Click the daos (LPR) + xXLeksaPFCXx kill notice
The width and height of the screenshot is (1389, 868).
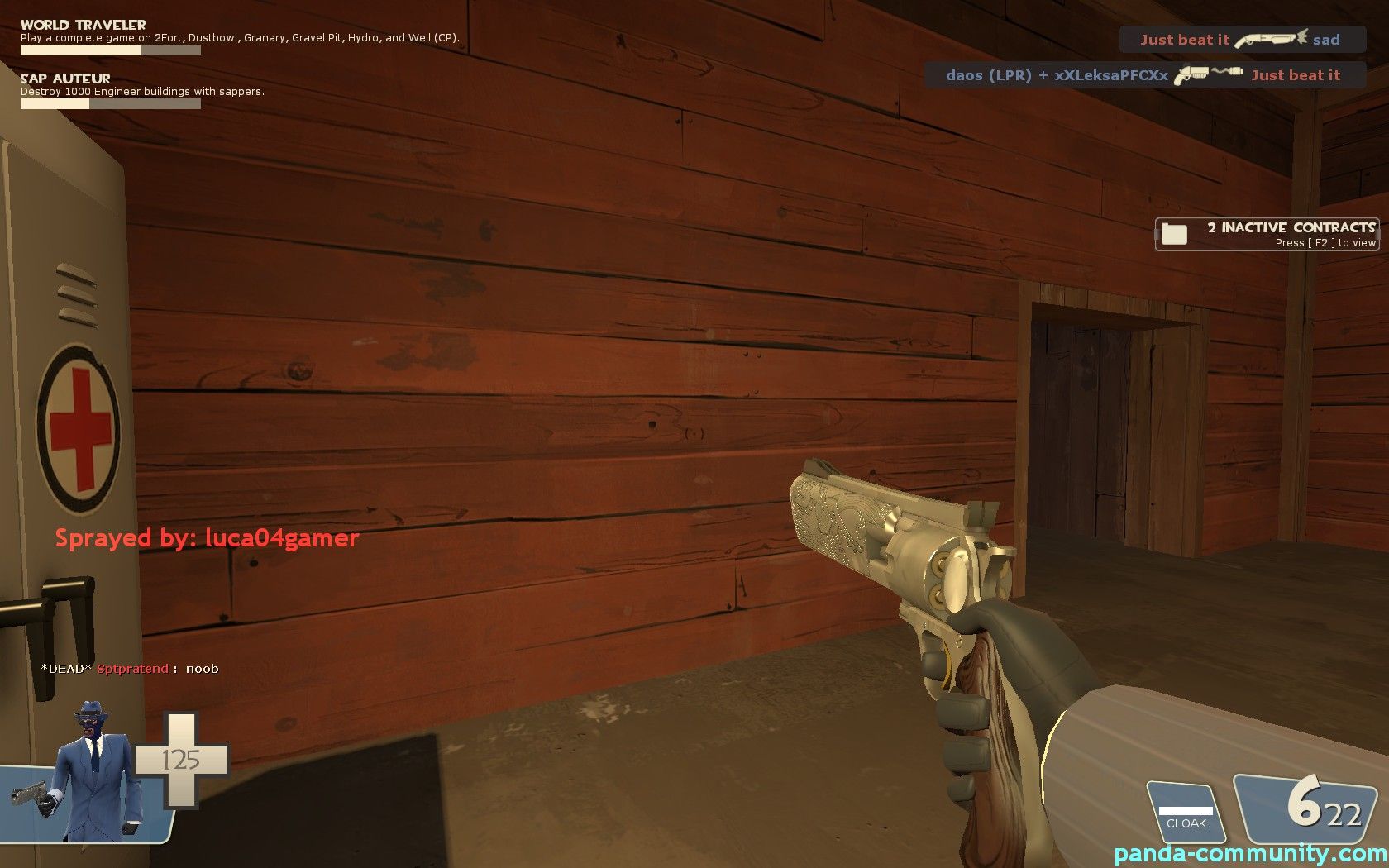point(1143,75)
